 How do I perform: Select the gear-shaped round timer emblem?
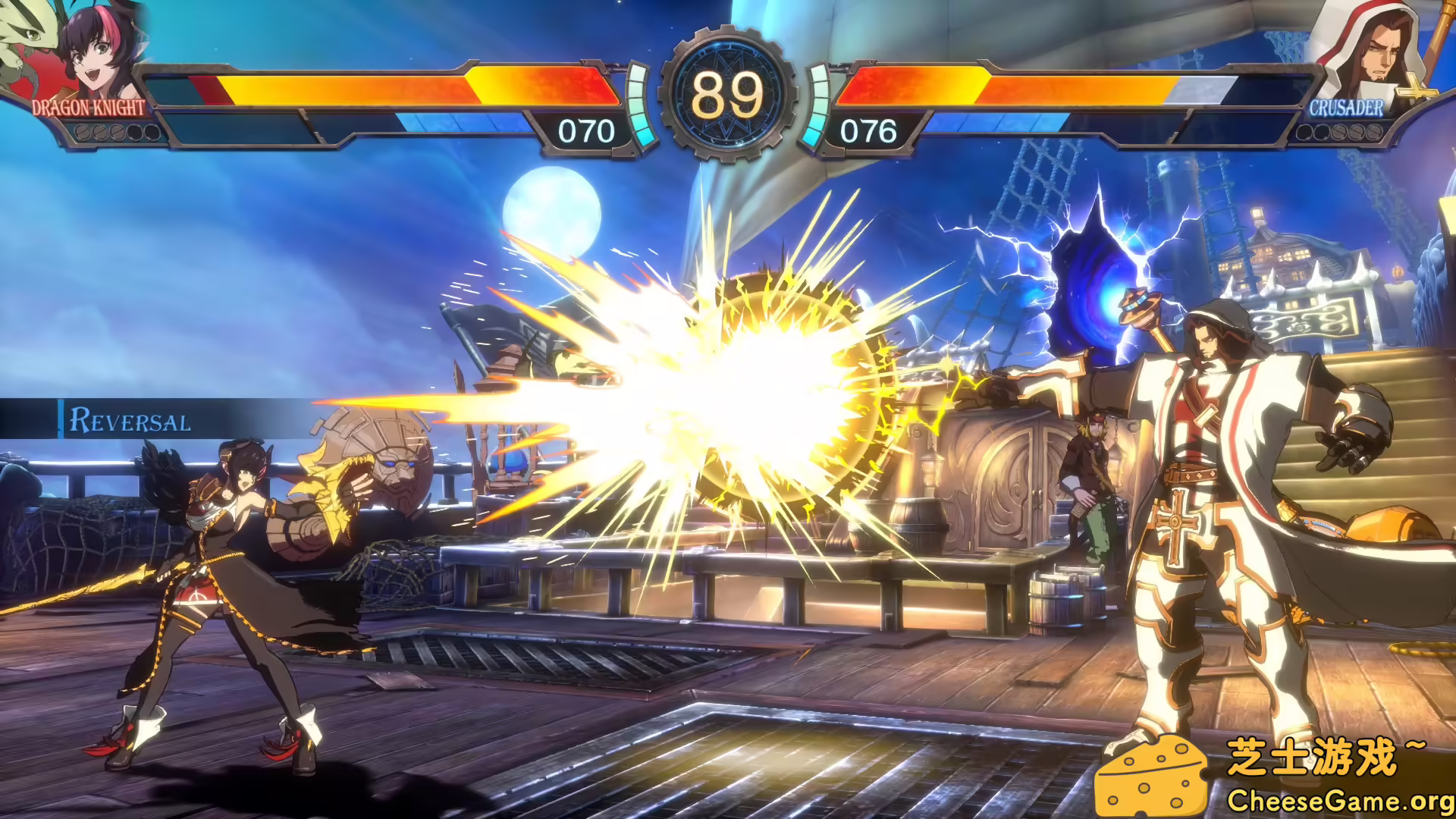(x=728, y=91)
